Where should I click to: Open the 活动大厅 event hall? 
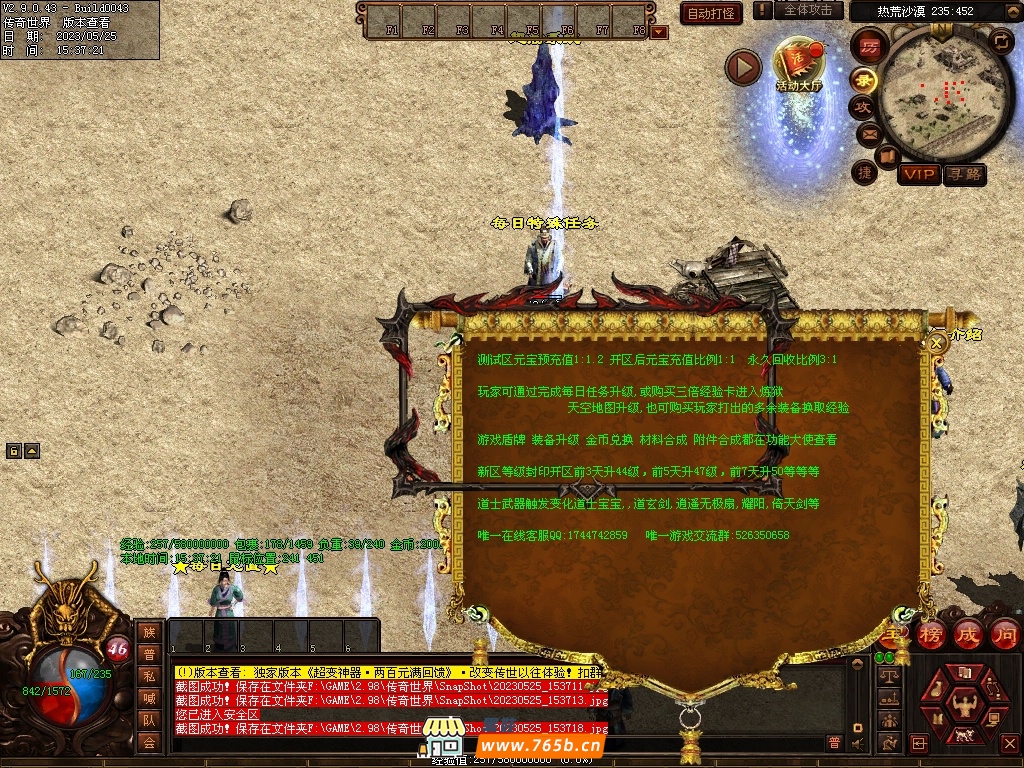798,66
